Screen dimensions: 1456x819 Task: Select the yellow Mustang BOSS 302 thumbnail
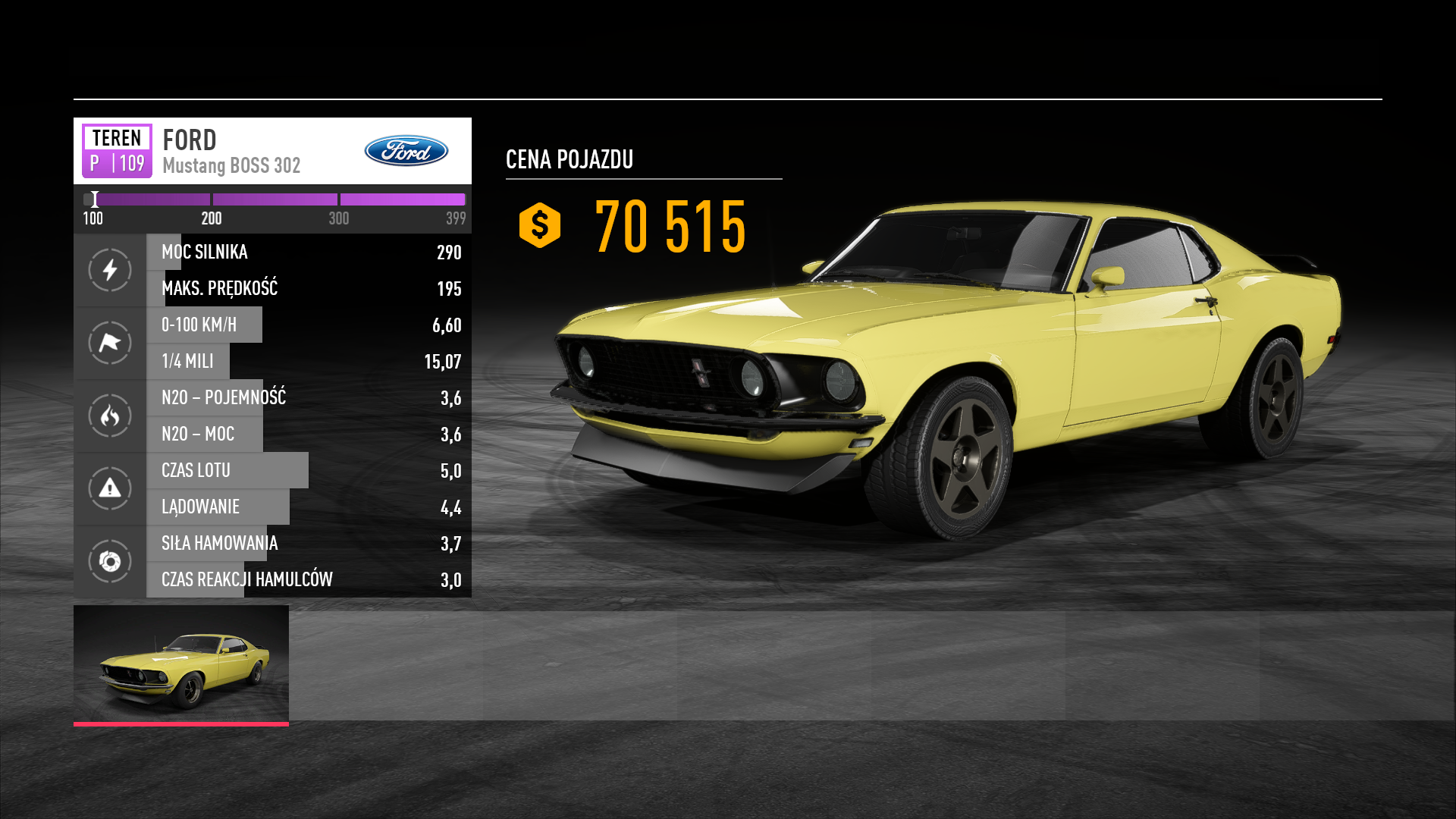(181, 664)
